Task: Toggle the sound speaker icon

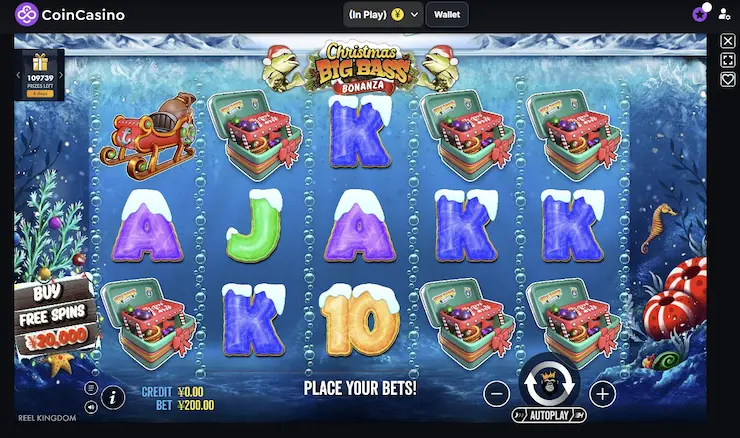Action: click(91, 407)
